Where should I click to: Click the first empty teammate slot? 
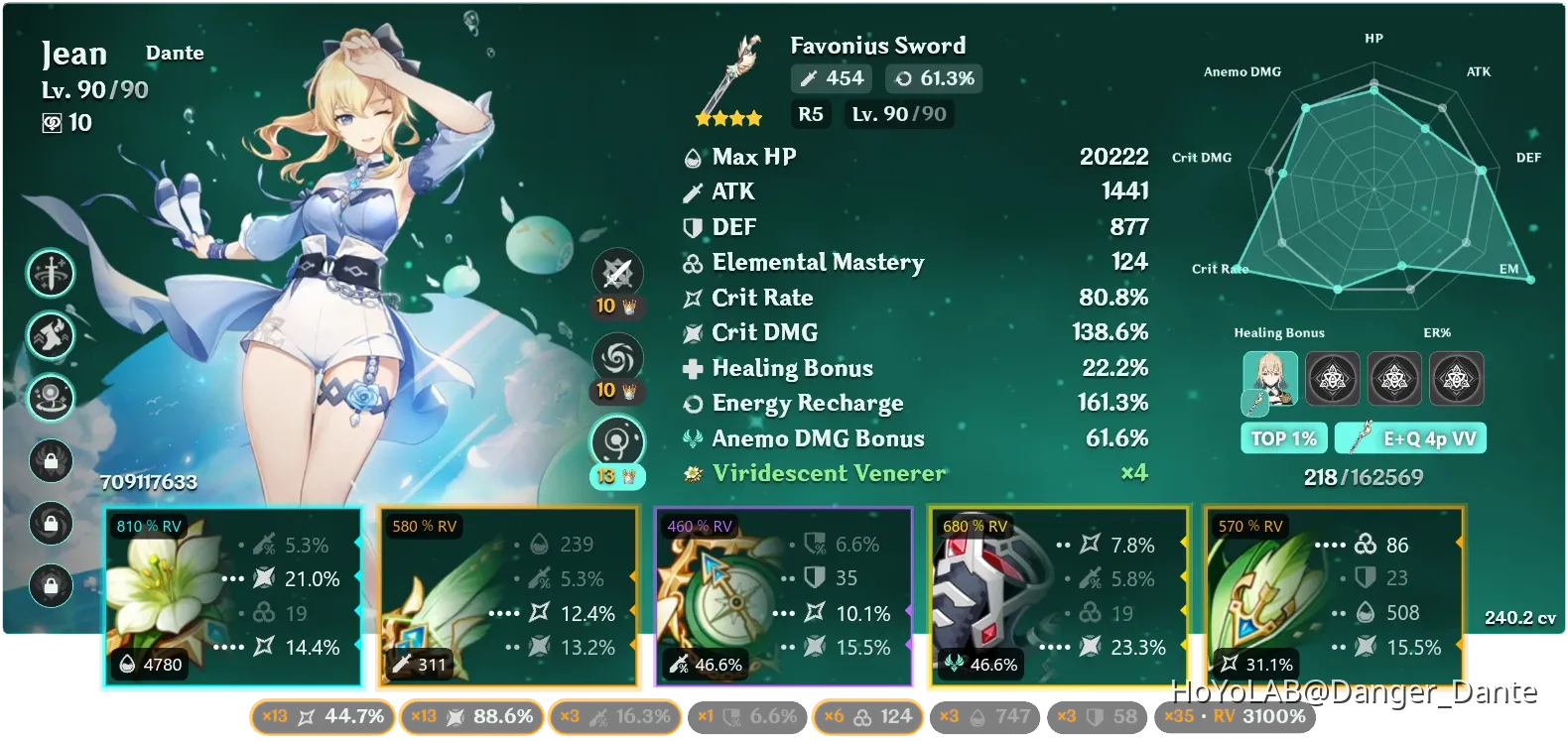[x=1333, y=379]
